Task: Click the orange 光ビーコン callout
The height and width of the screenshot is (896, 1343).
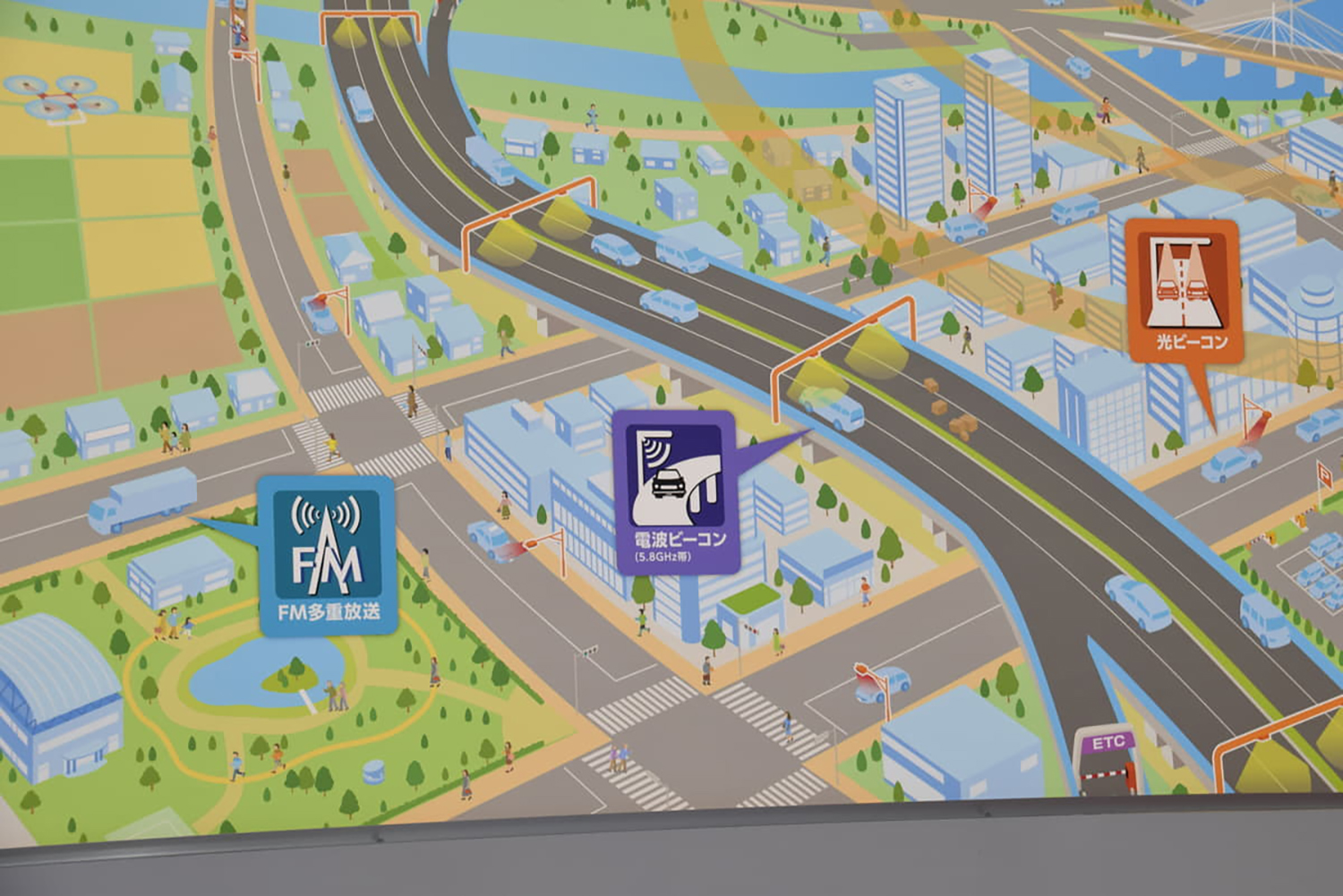Action: click(1183, 290)
